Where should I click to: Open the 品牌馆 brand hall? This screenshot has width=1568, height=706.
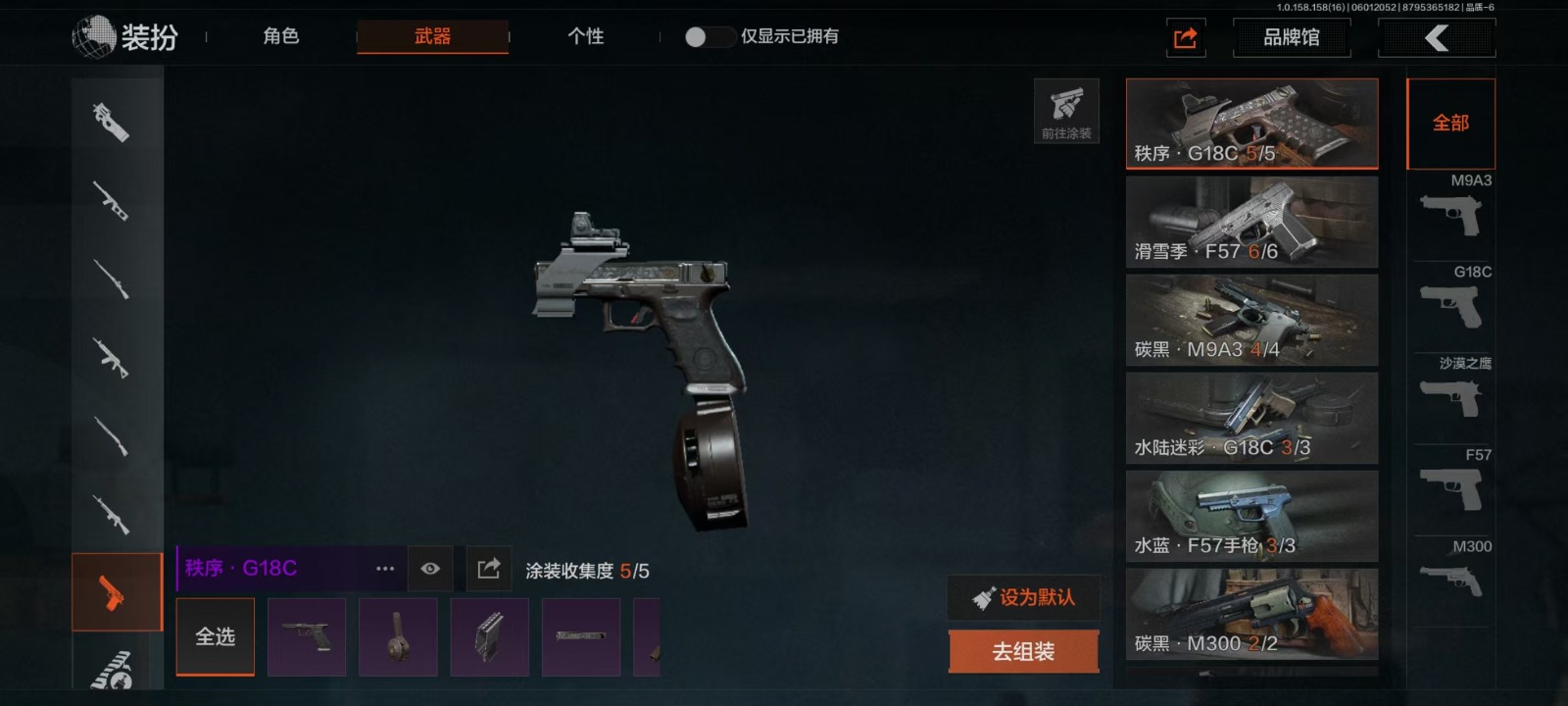pos(1291,38)
